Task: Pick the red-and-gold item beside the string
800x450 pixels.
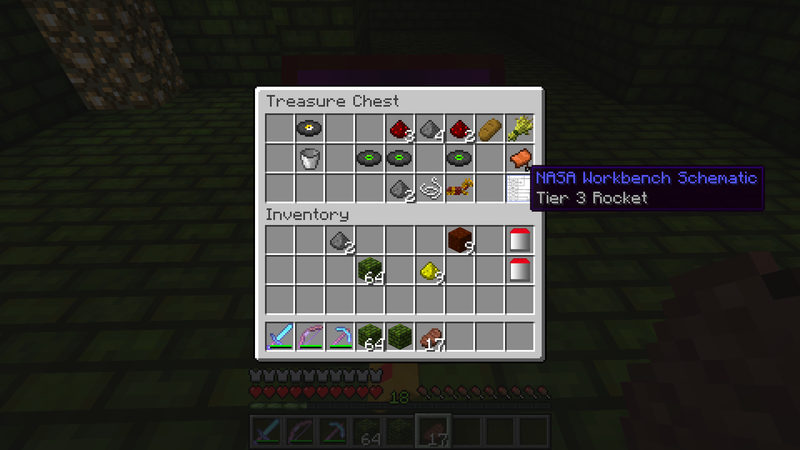Action: [x=459, y=188]
